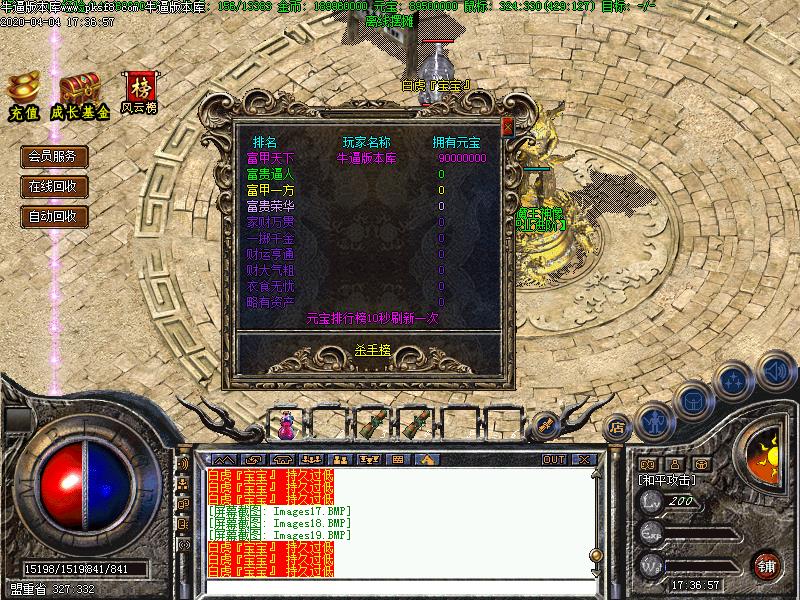The width and height of the screenshot is (800, 600).
Task: Open the 杀手榜 killer ranking link
Action: (372, 349)
